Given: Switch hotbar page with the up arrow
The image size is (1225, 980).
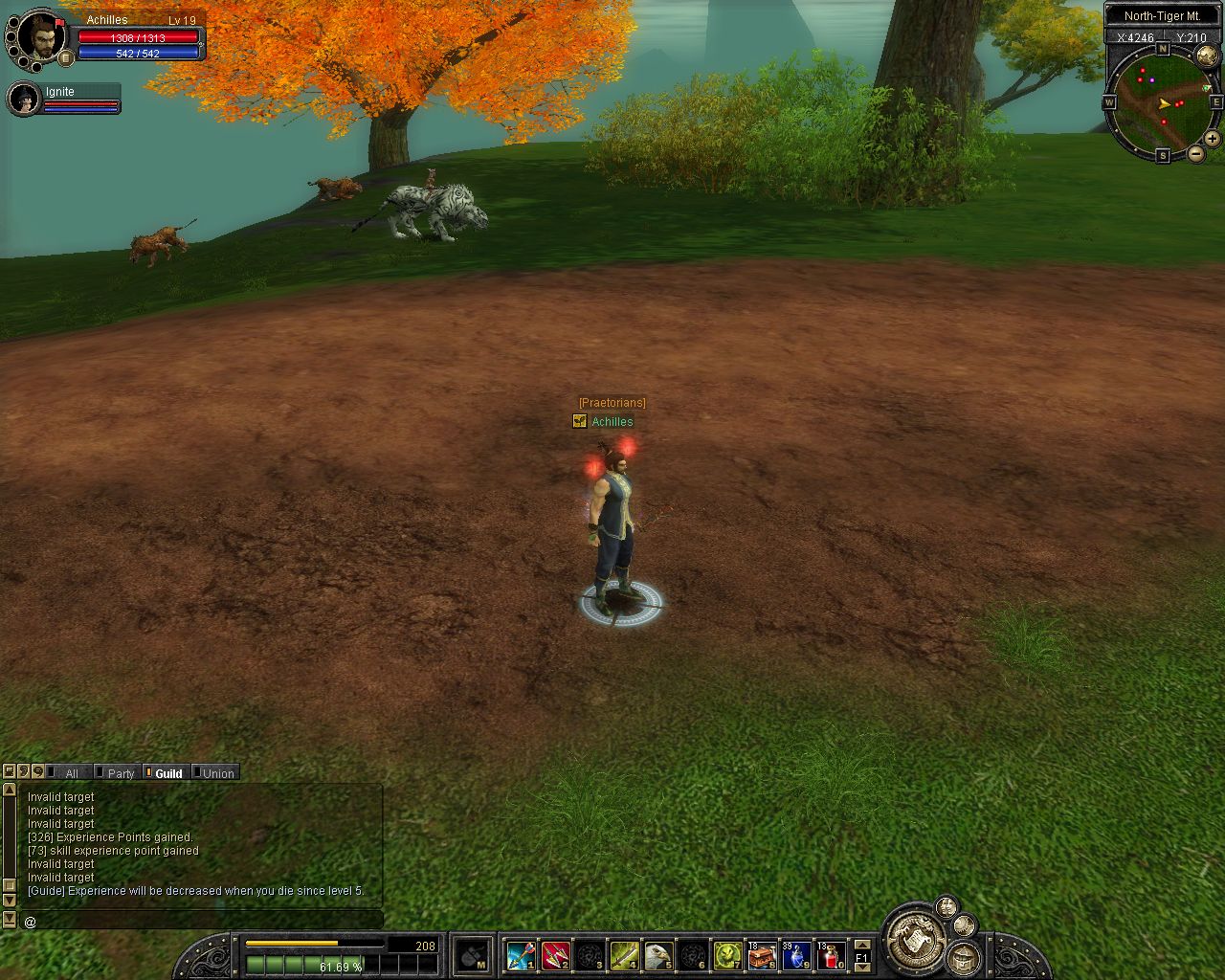Looking at the screenshot, I should 861,945.
